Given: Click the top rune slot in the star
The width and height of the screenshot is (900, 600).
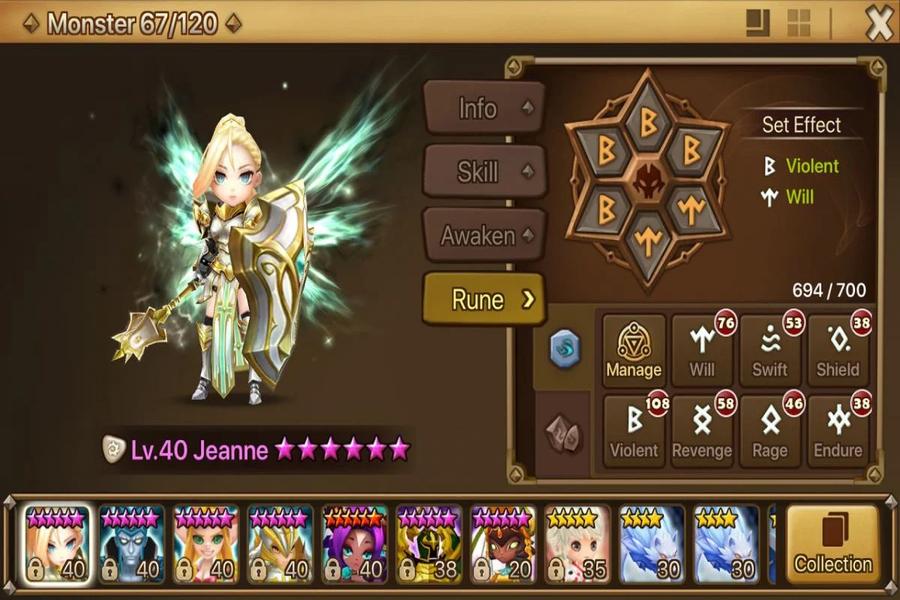Looking at the screenshot, I should tap(647, 122).
